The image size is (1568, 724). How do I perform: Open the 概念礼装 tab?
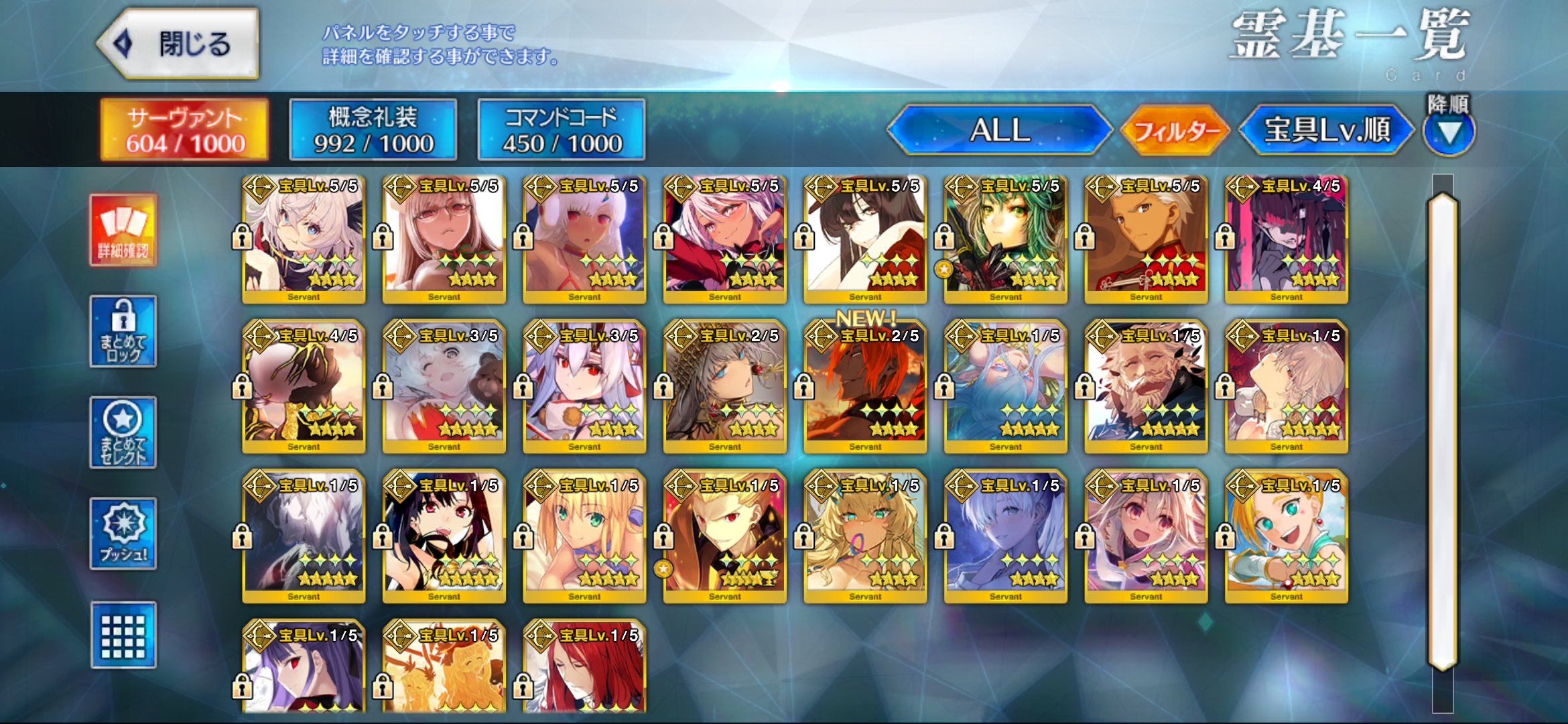pos(373,129)
